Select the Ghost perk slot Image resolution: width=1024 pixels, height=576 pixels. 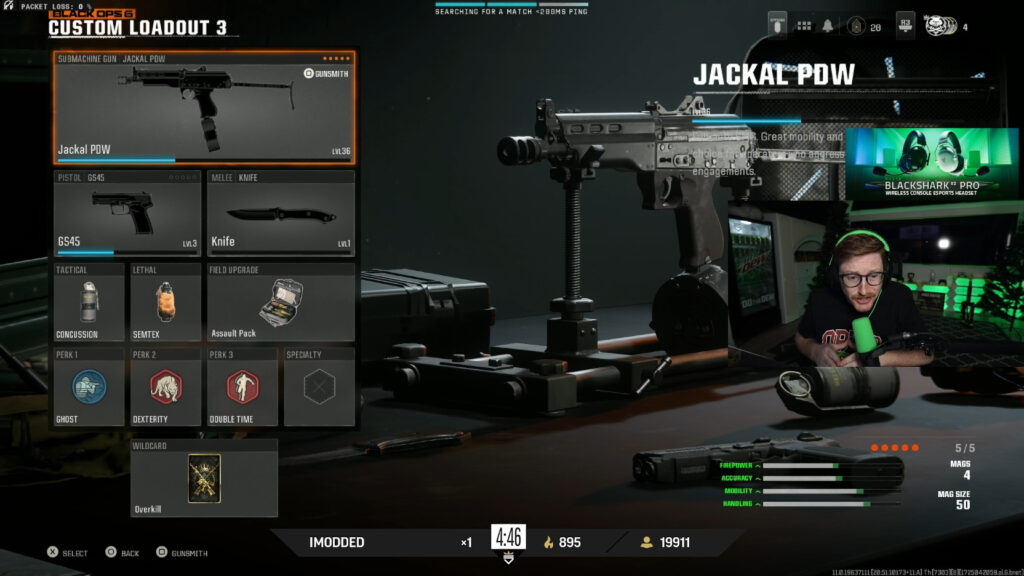point(89,387)
